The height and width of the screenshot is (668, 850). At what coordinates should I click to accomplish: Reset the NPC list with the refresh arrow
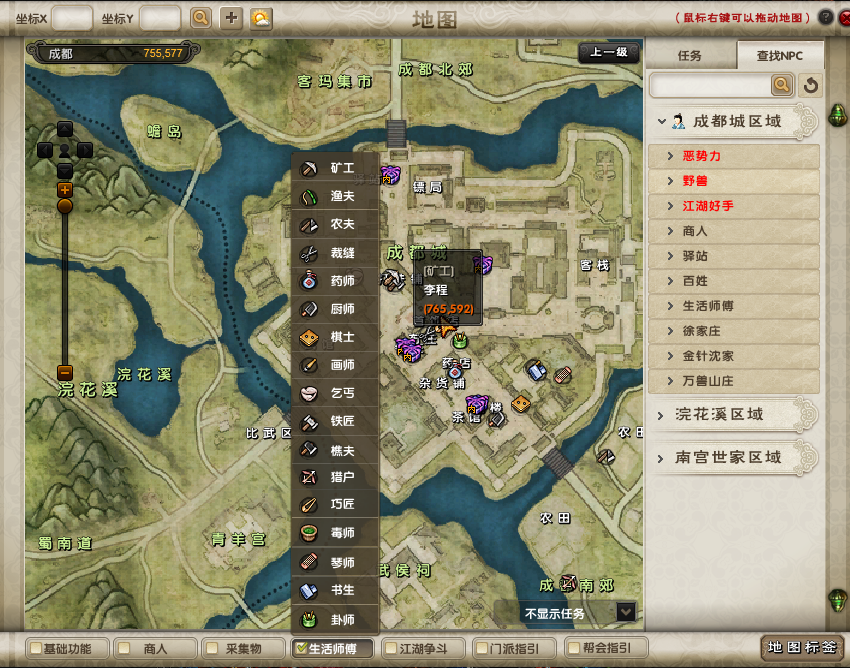tap(810, 85)
